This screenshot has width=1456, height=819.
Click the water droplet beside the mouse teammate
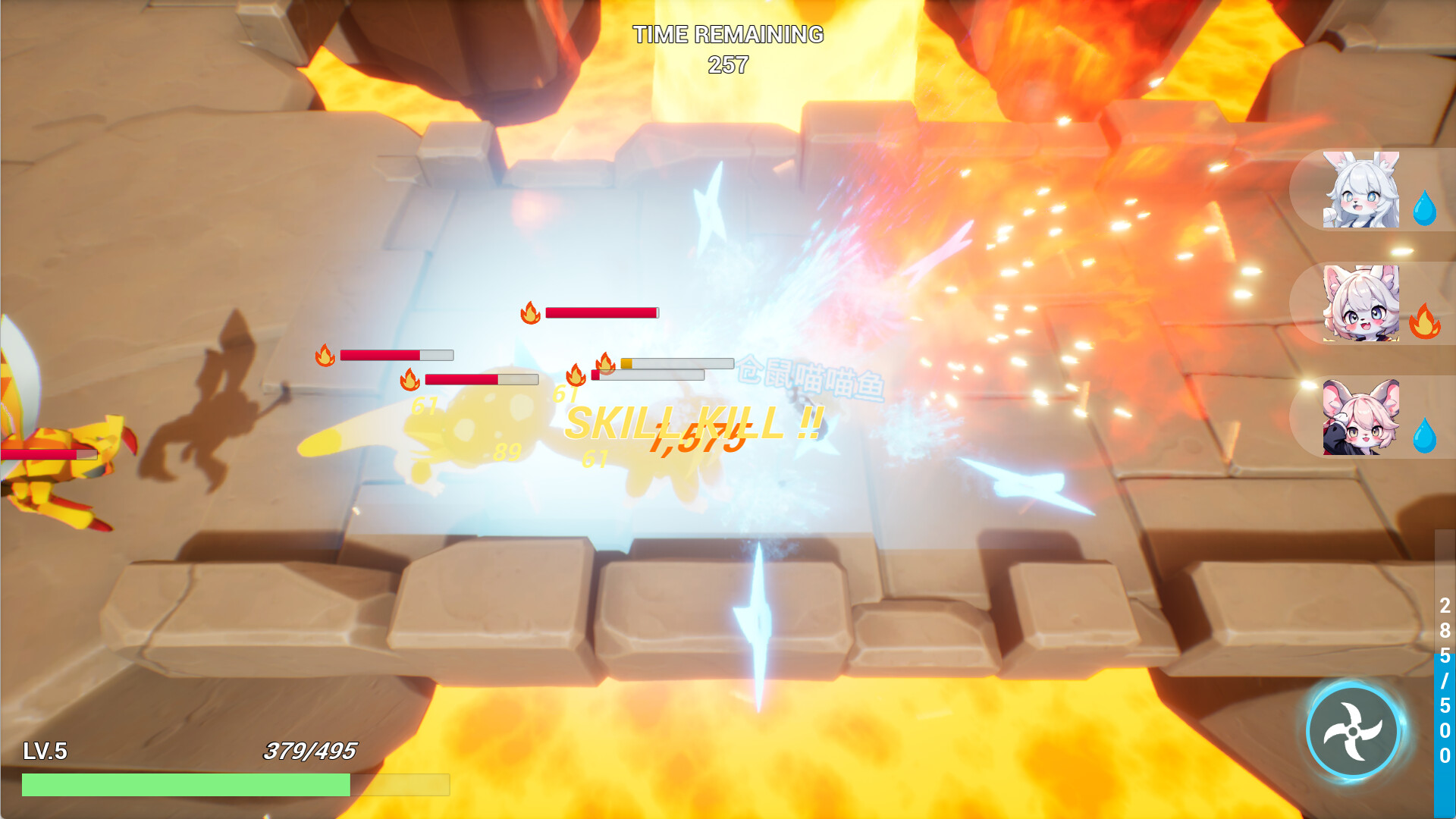(1426, 434)
